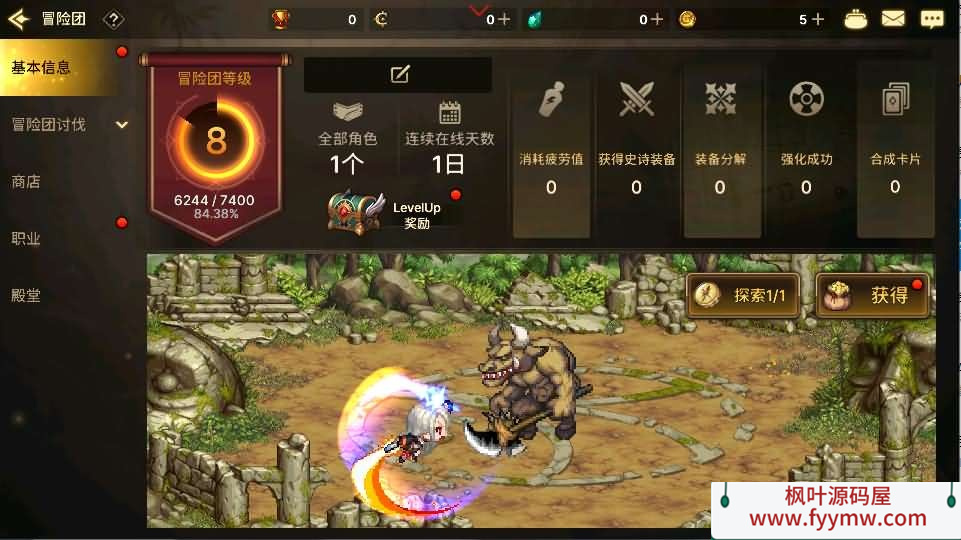Open the question mark help icon
This screenshot has height=540, width=961.
[114, 19]
